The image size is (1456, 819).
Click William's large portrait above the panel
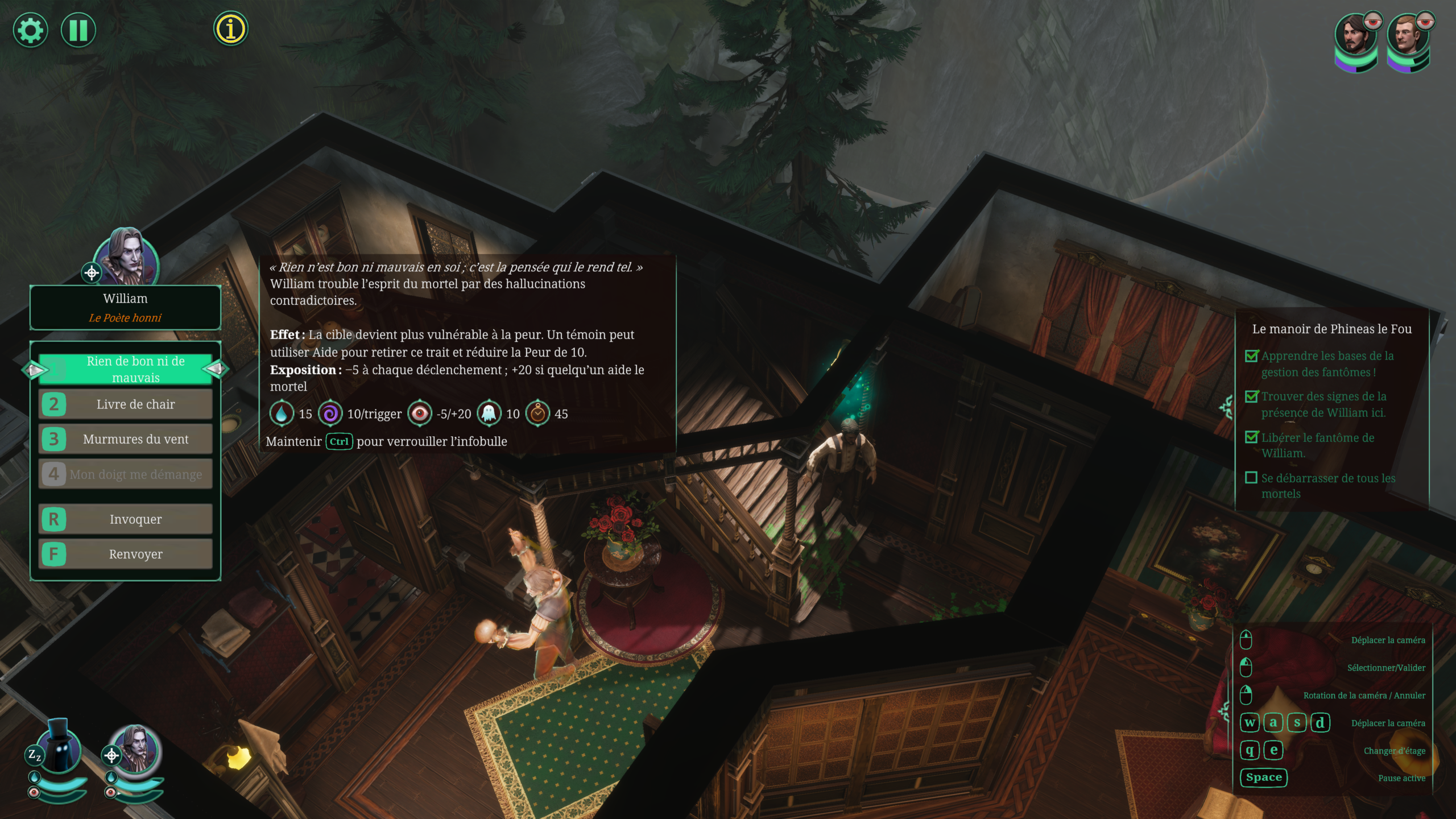click(x=126, y=257)
